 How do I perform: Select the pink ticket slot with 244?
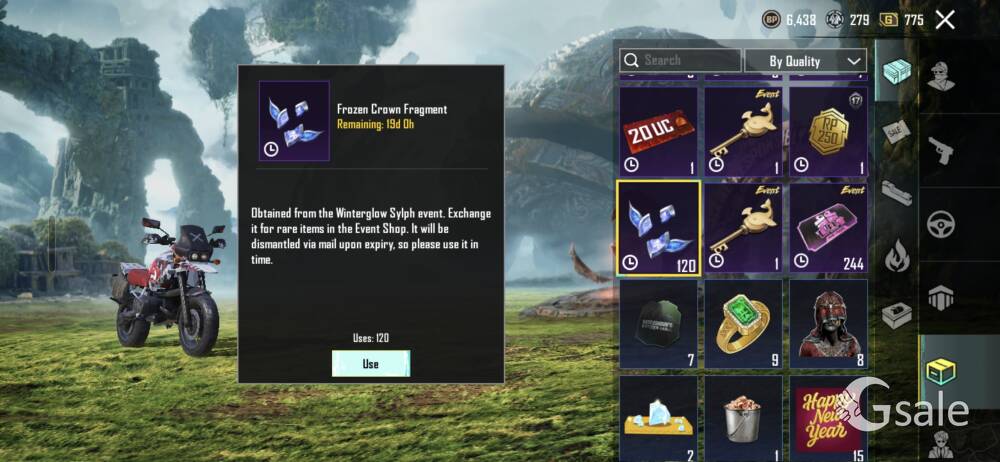point(828,227)
